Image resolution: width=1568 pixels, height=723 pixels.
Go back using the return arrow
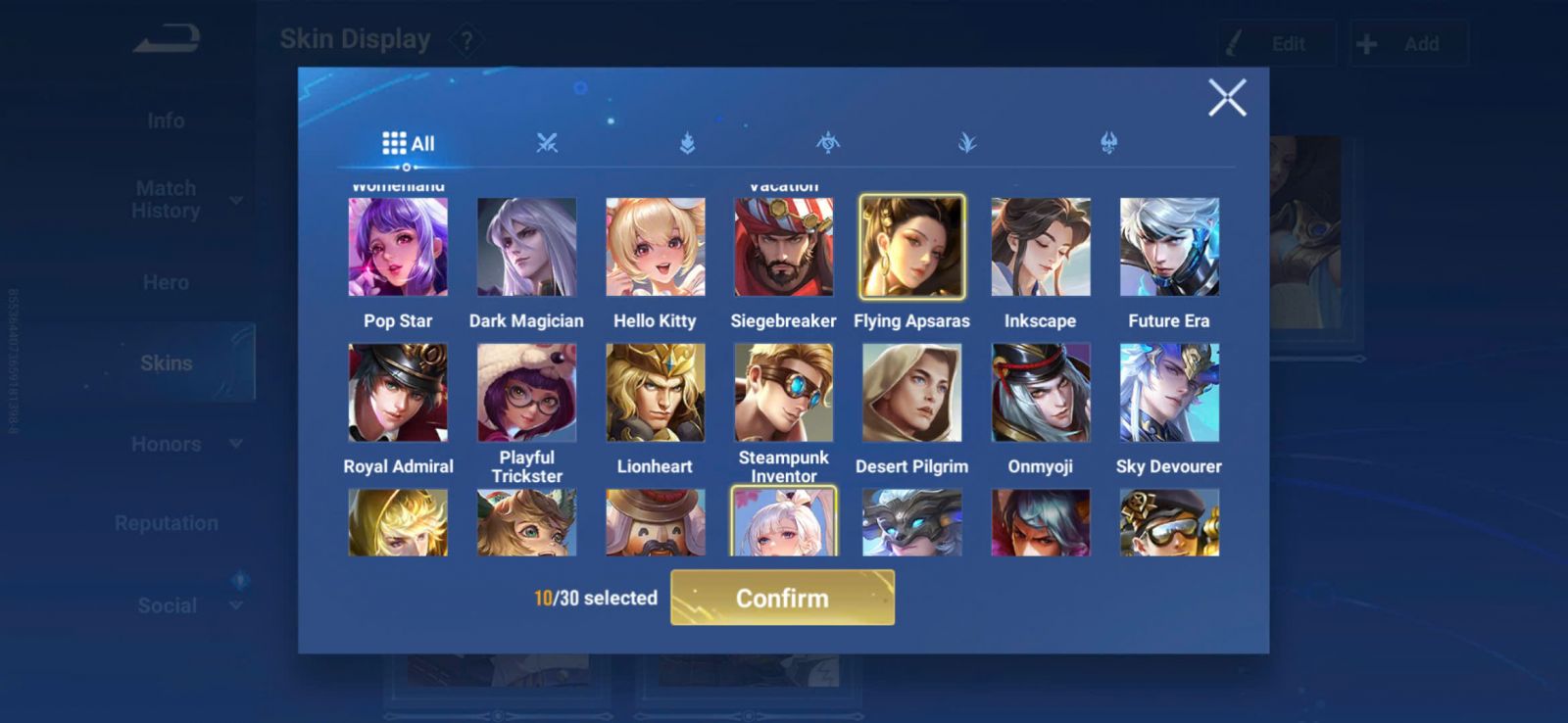167,39
